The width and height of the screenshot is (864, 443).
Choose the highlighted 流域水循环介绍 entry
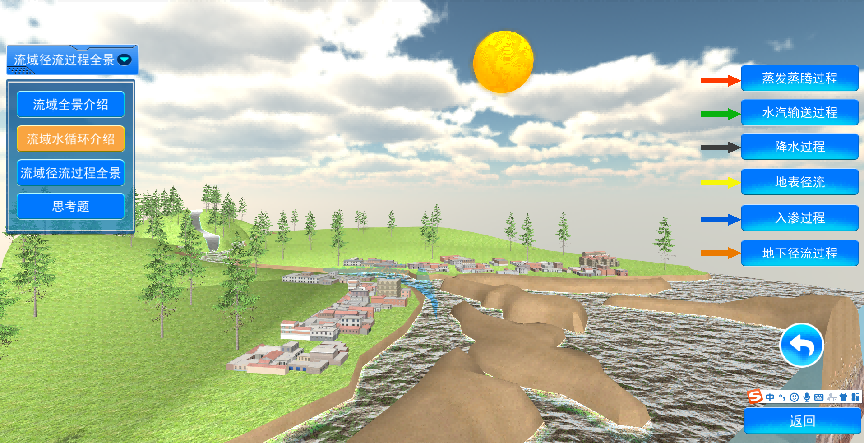point(70,138)
